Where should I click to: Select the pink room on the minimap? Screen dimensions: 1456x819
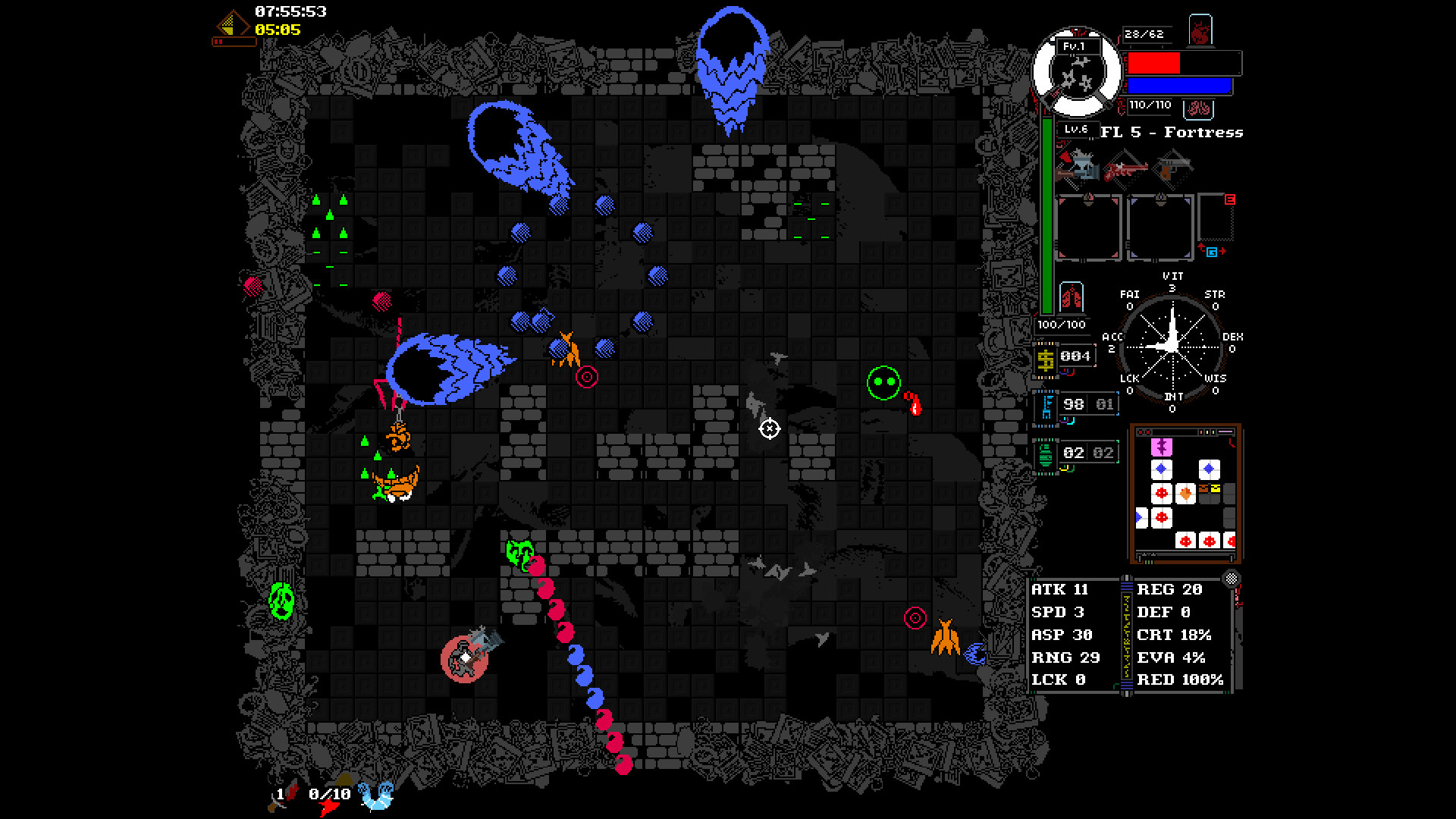point(1161,447)
